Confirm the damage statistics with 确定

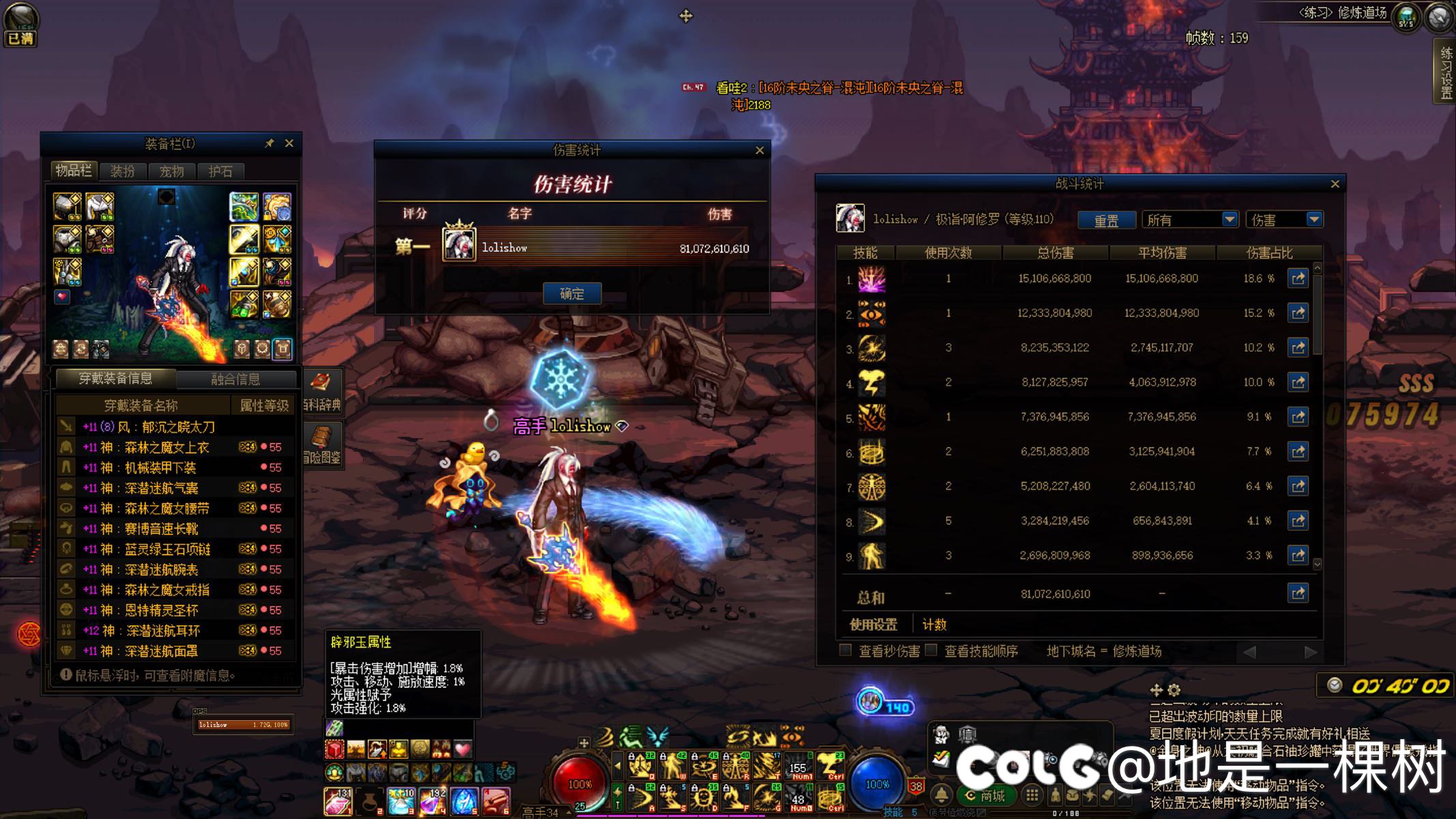pos(572,293)
